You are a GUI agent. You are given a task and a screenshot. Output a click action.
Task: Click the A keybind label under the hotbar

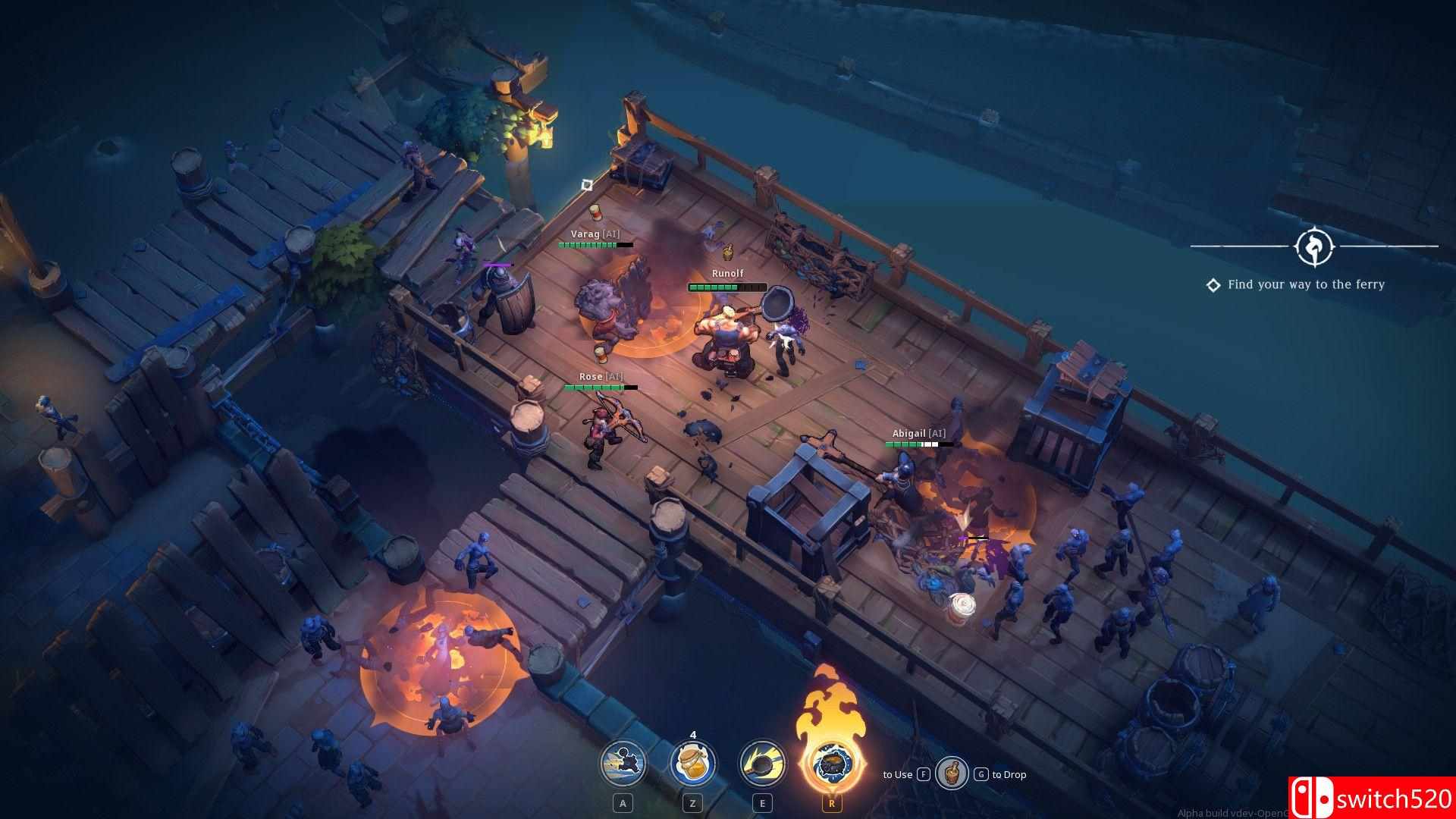pyautogui.click(x=623, y=802)
